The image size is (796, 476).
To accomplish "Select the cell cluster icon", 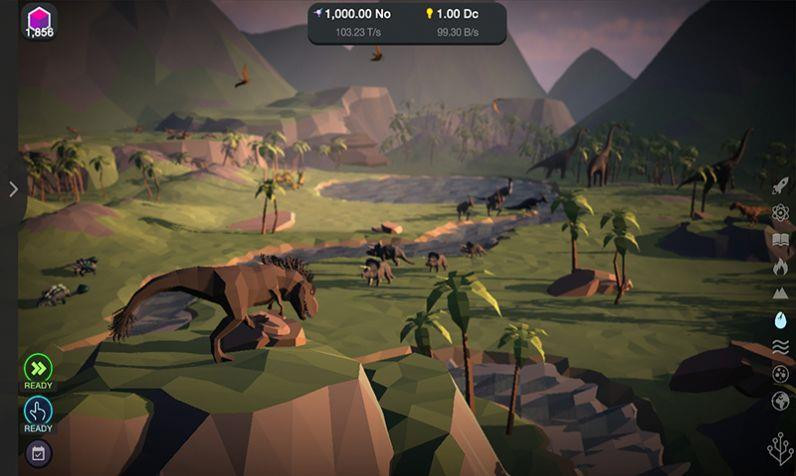I will tap(781, 374).
